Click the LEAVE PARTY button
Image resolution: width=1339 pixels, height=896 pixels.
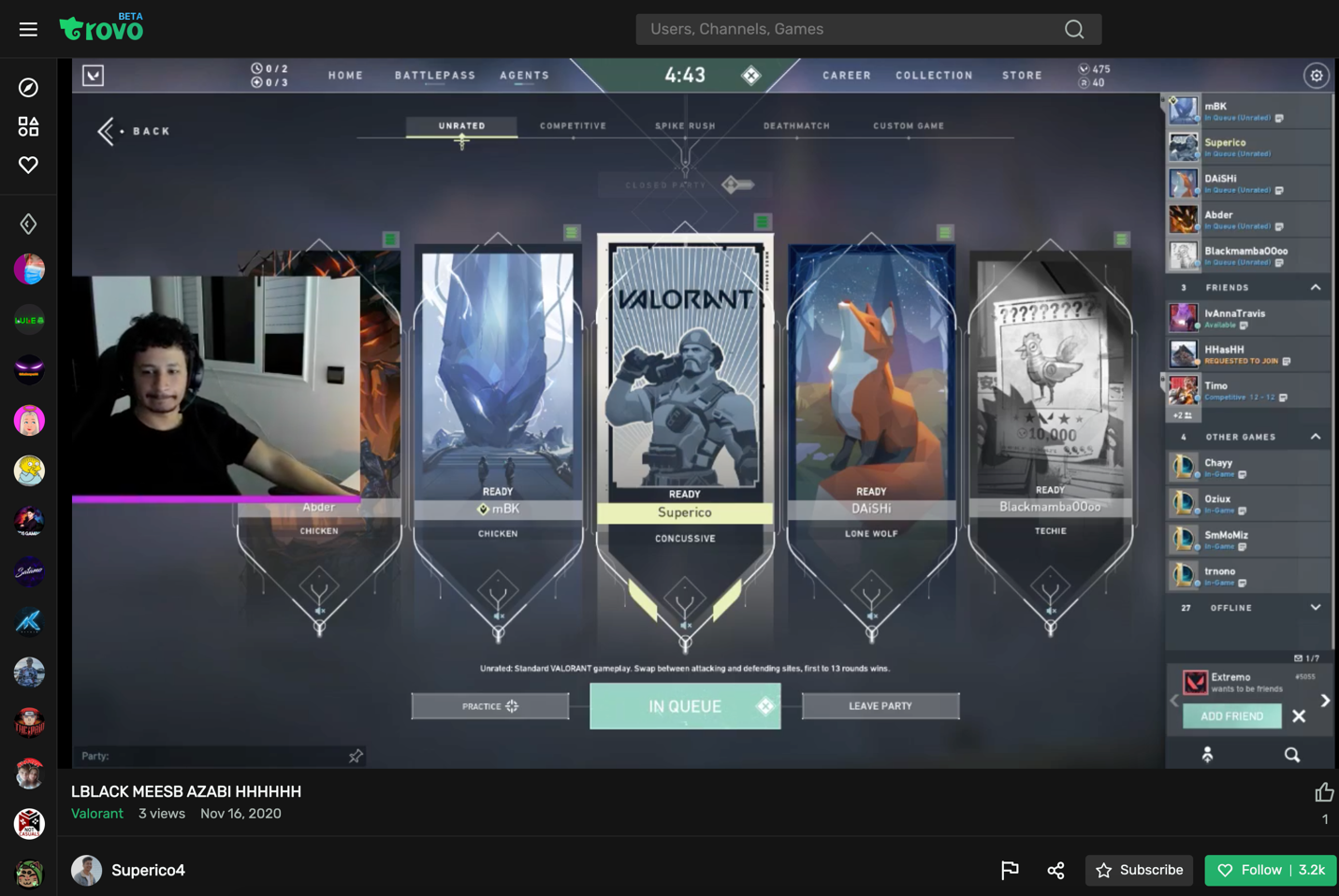coord(880,705)
